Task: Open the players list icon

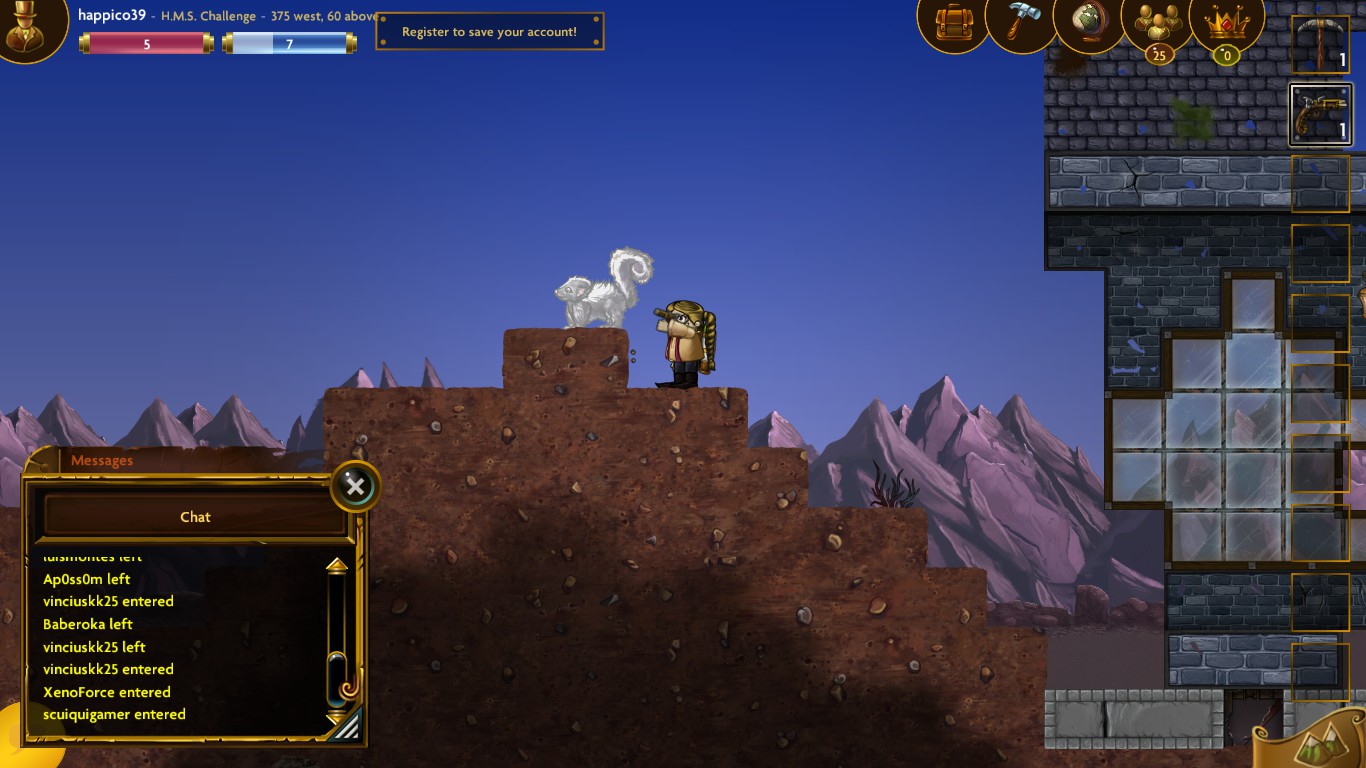Action: 1155,22
